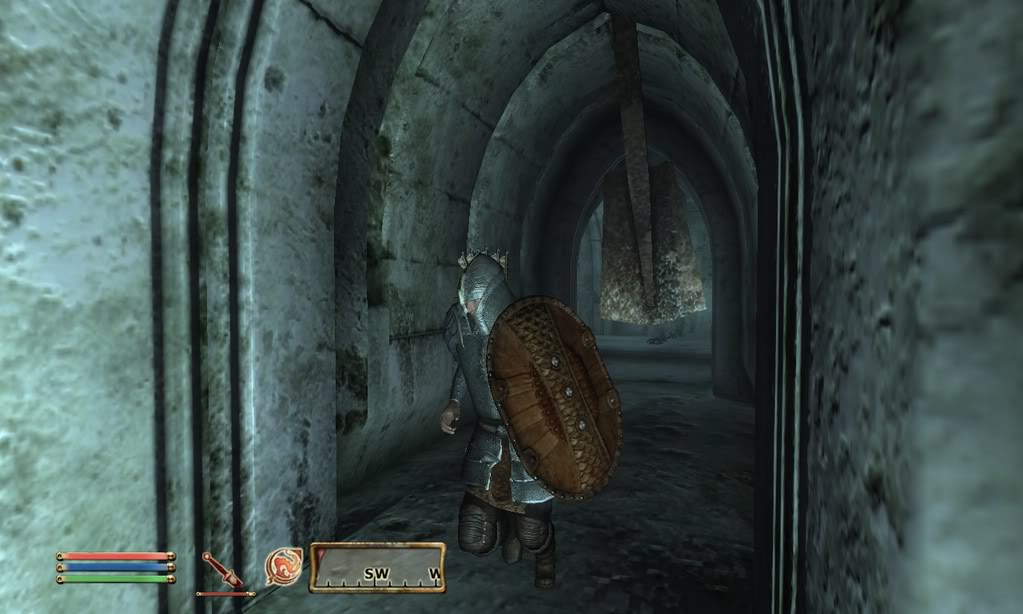Image resolution: width=1023 pixels, height=614 pixels.
Task: Click the equipped sword weapon icon
Action: point(222,571)
